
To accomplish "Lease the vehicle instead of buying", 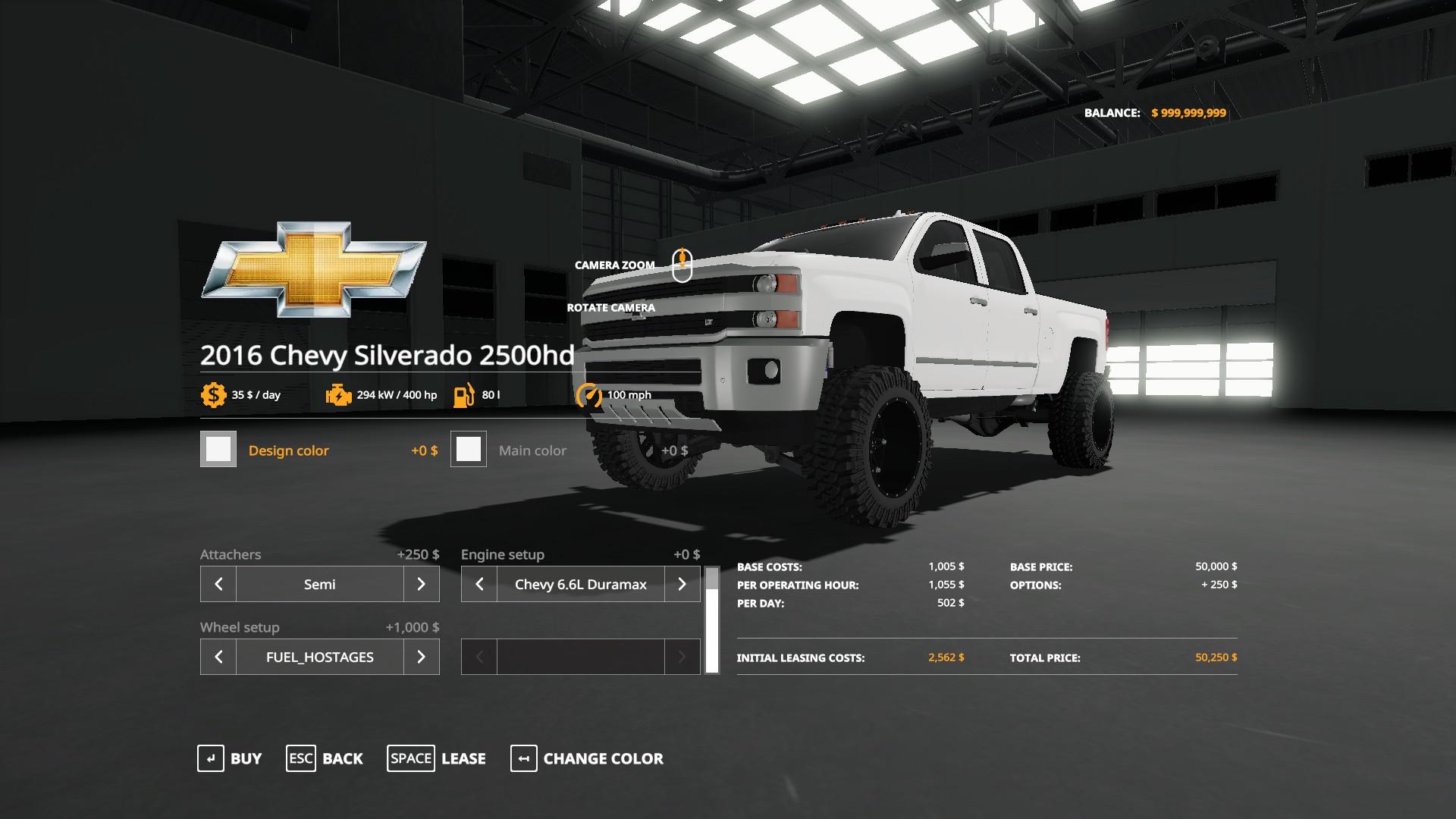I will [436, 758].
